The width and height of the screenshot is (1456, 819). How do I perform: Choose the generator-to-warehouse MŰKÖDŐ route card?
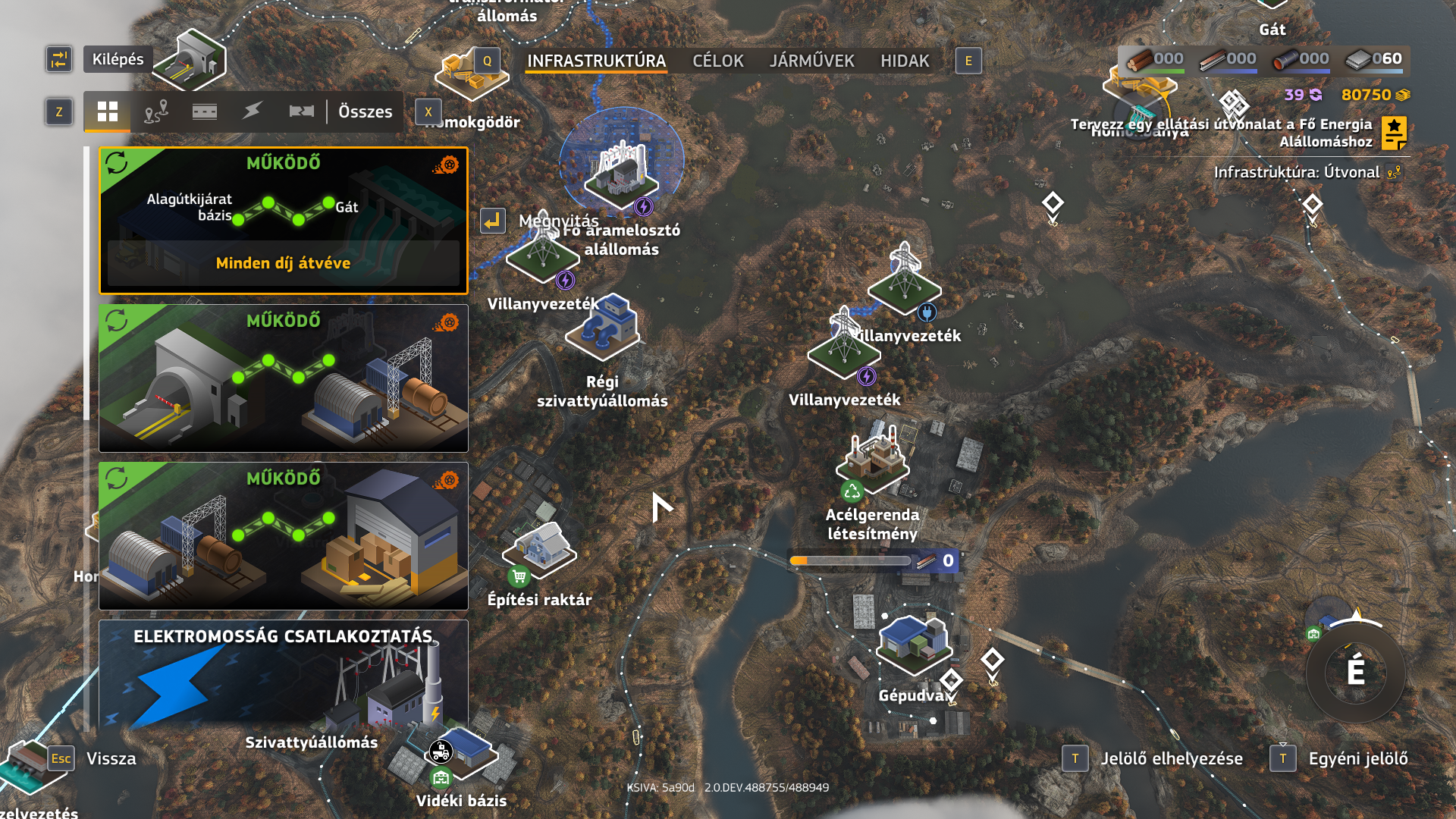[x=284, y=535]
